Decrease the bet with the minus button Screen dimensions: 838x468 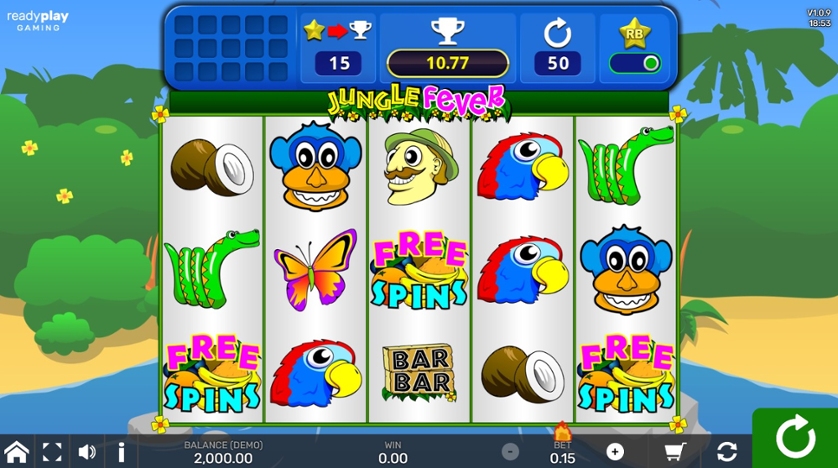pos(510,452)
